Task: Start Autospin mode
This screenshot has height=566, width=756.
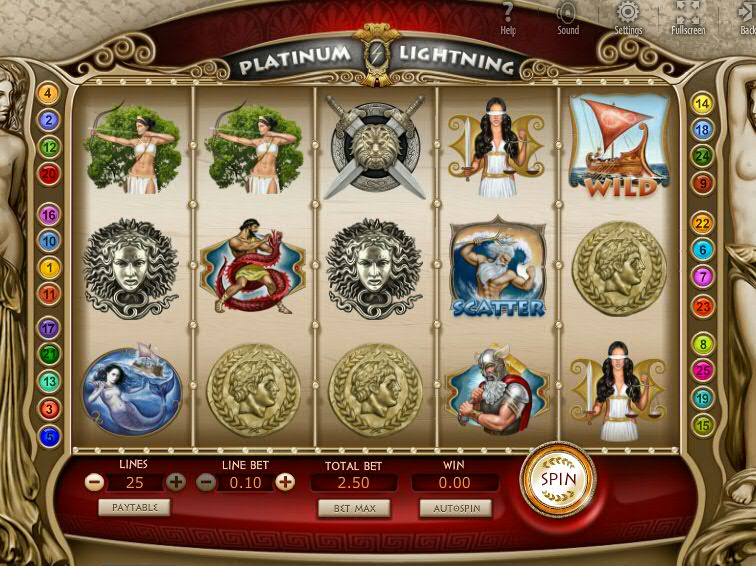Action: pos(455,508)
